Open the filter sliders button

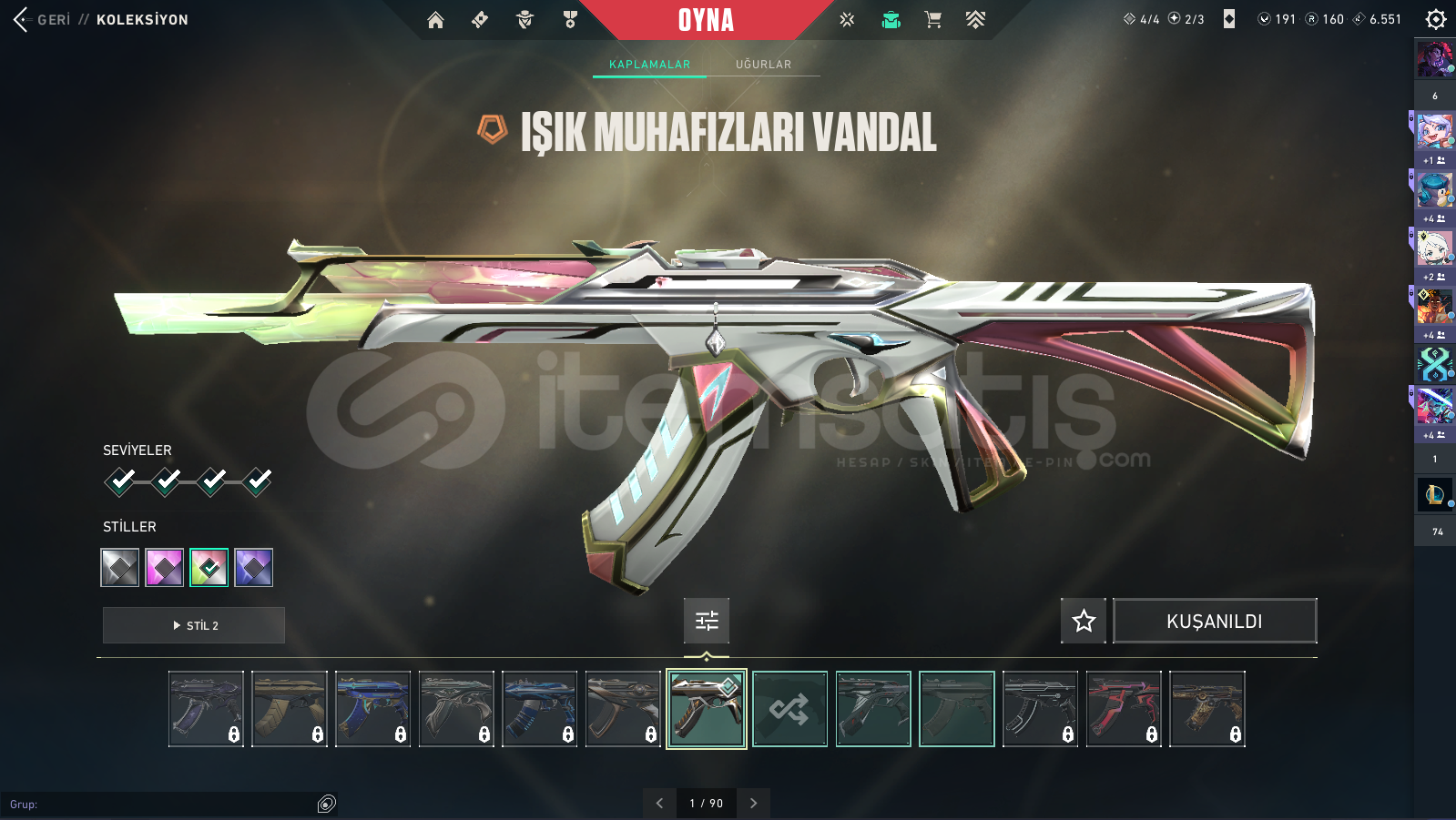[707, 621]
